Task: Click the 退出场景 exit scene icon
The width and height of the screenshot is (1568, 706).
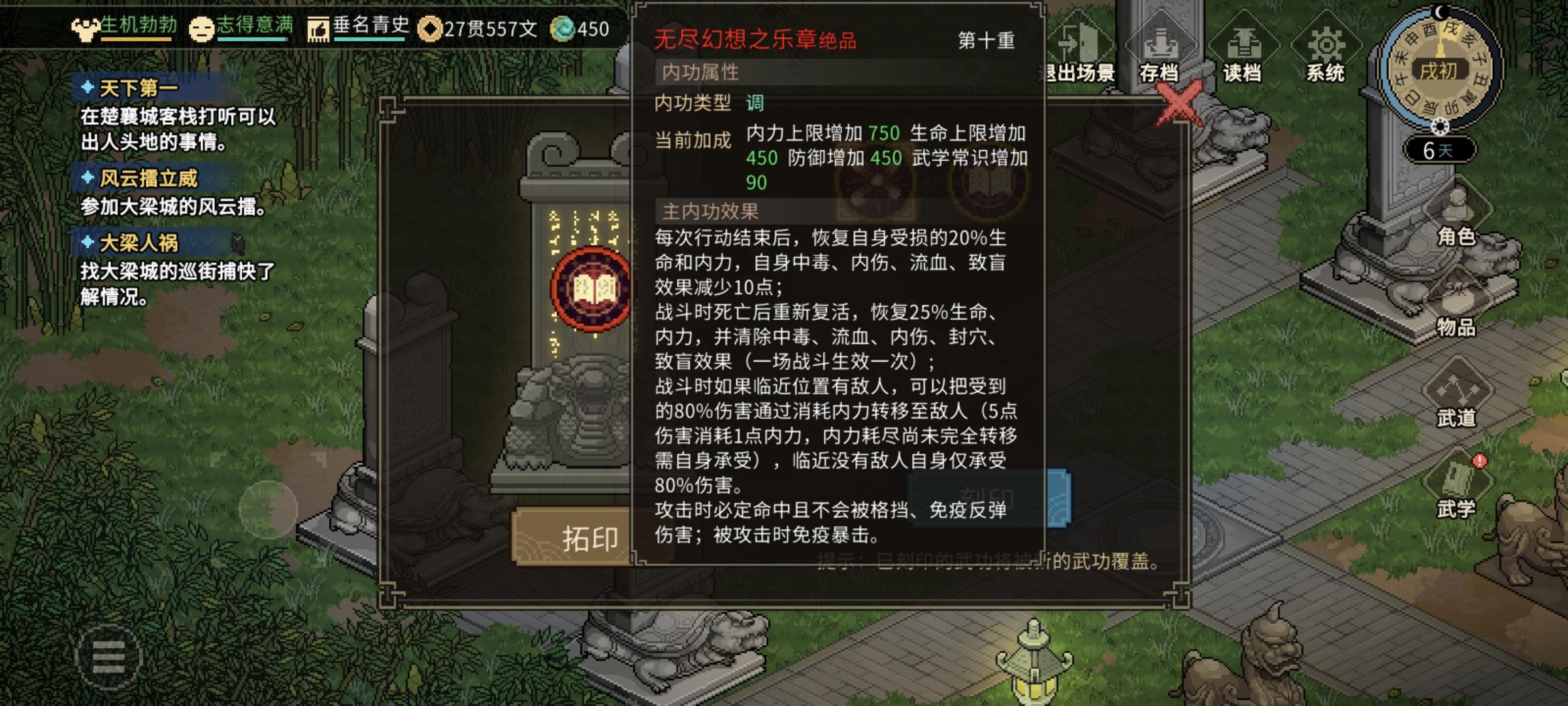Action: (x=1081, y=39)
